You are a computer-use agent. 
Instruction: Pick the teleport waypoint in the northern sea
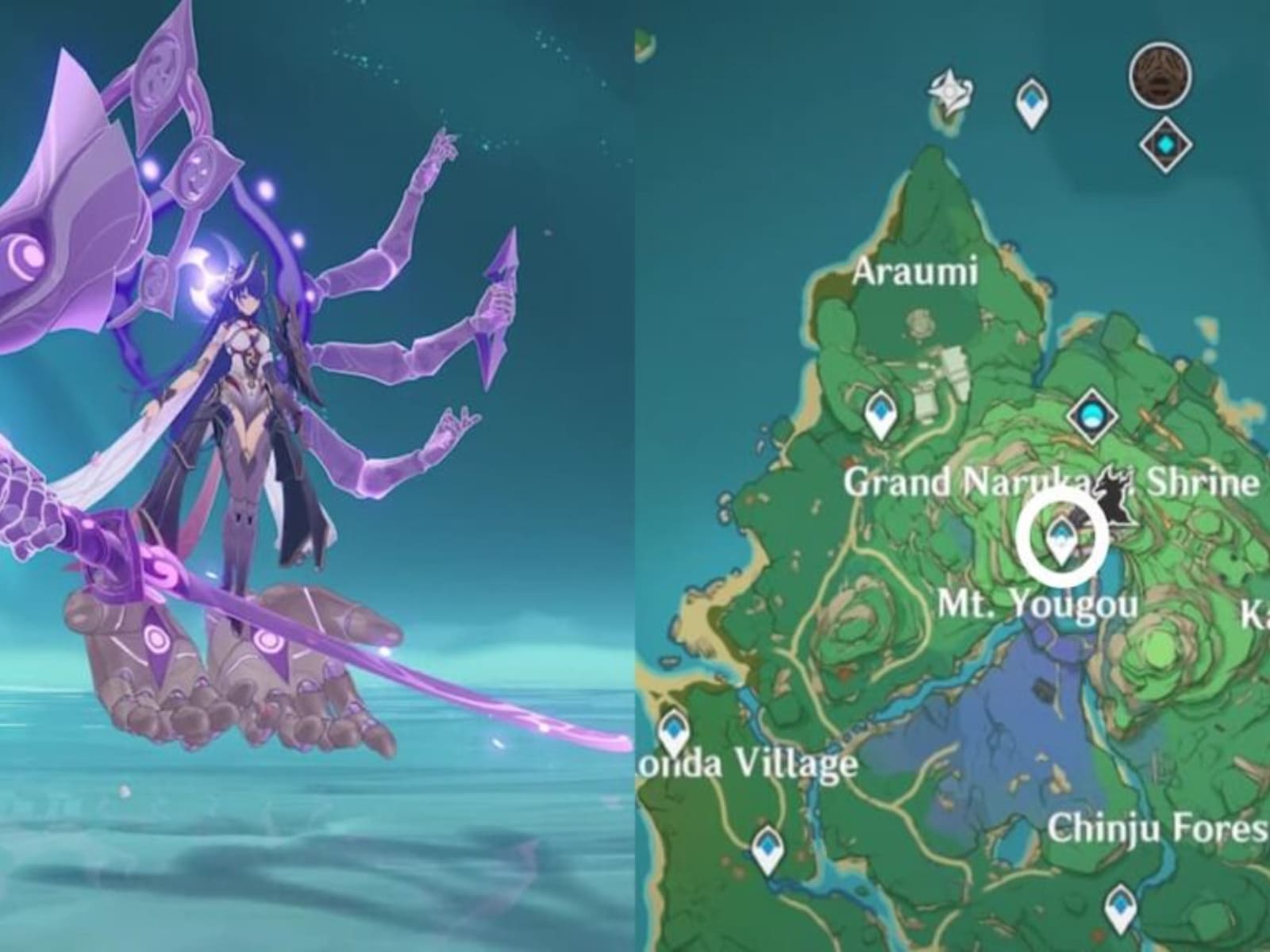click(1031, 103)
